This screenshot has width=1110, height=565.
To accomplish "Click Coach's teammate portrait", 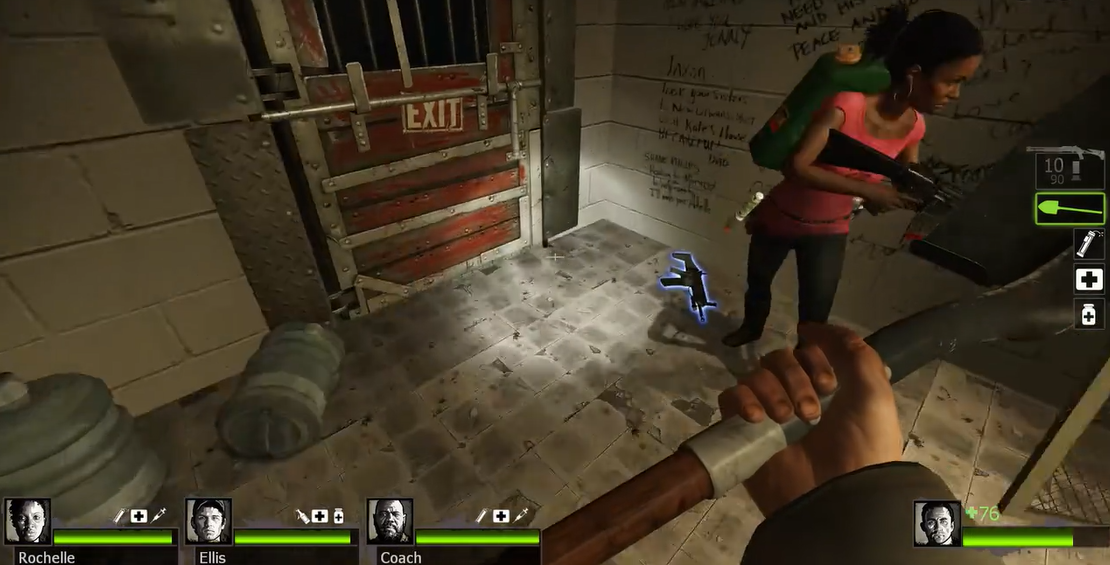I will click(390, 521).
